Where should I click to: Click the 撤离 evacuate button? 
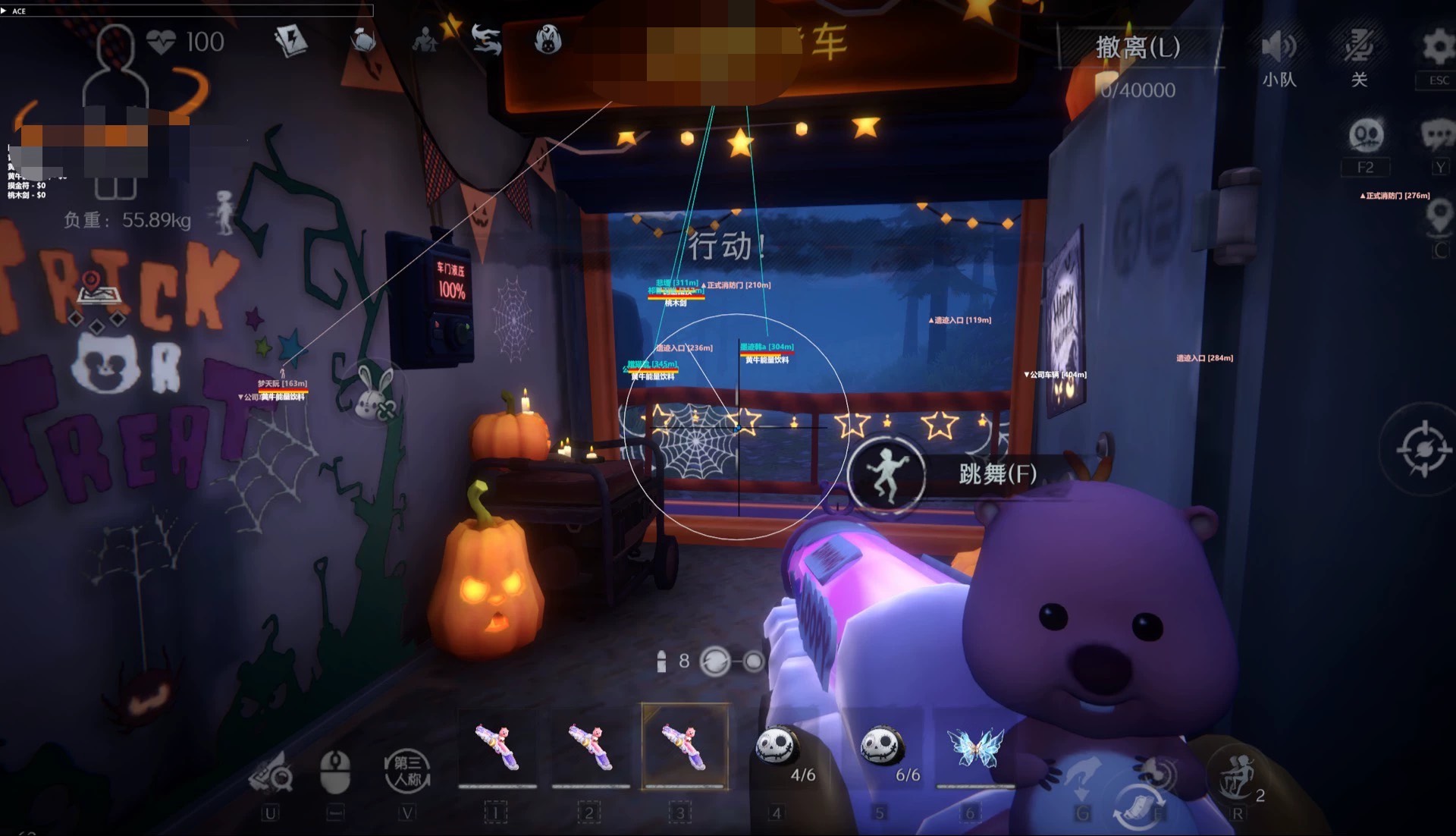click(x=1137, y=48)
